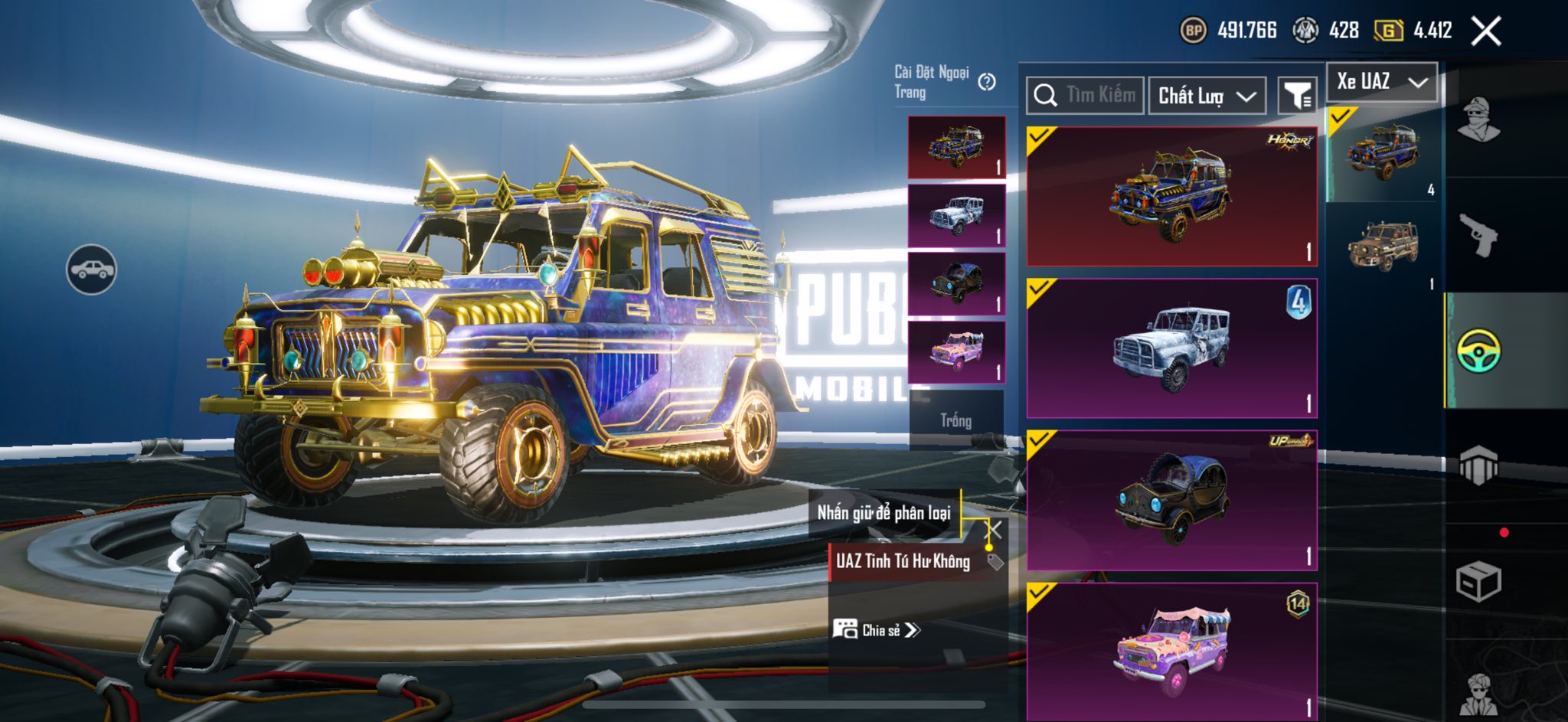Pick the pink candy UAZ skin card
1568x722 pixels.
tap(1171, 651)
